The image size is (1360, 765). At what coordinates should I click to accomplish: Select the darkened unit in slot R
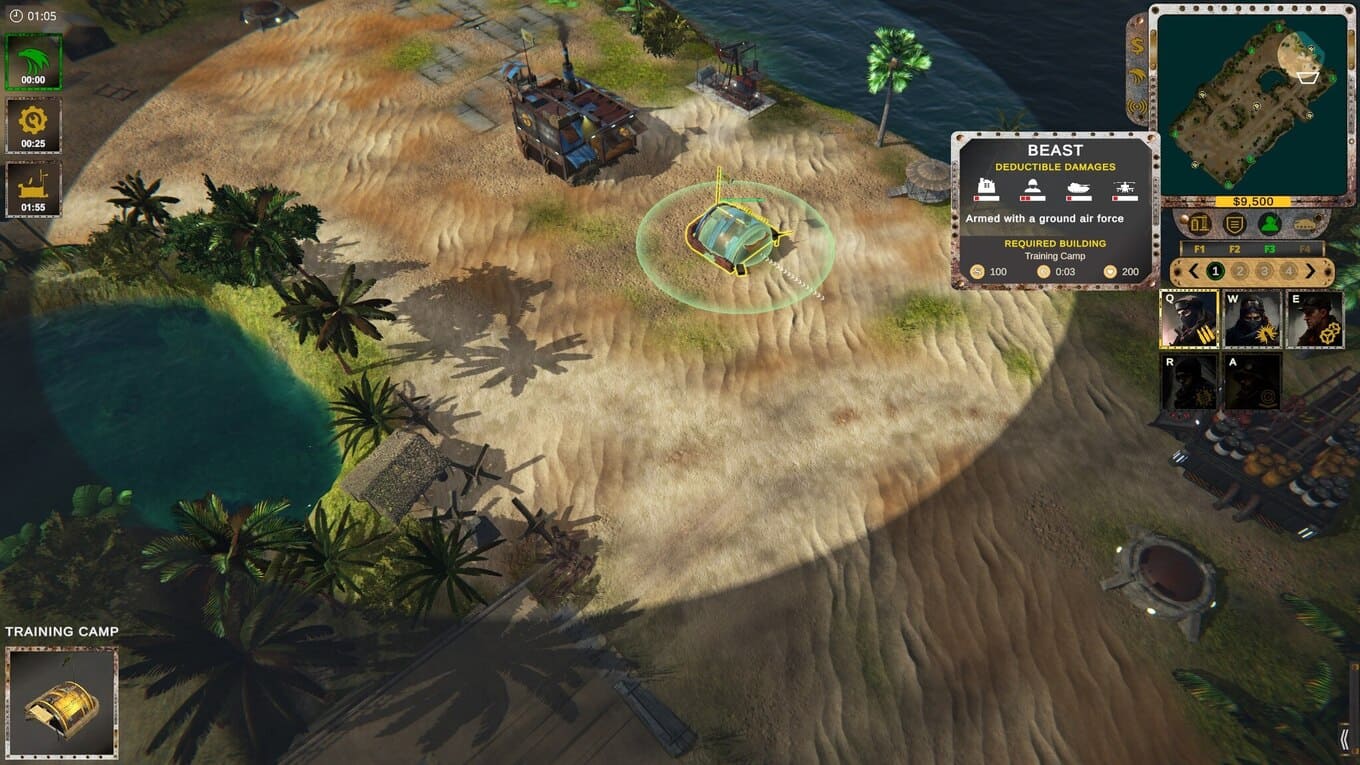point(1189,381)
